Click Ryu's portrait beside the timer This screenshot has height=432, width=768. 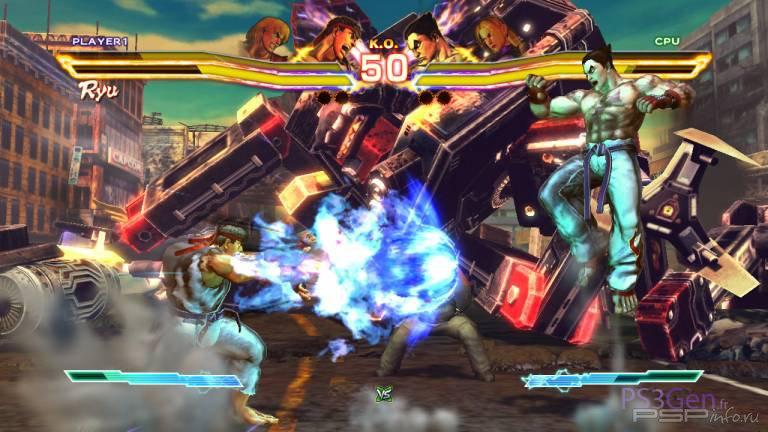[329, 38]
